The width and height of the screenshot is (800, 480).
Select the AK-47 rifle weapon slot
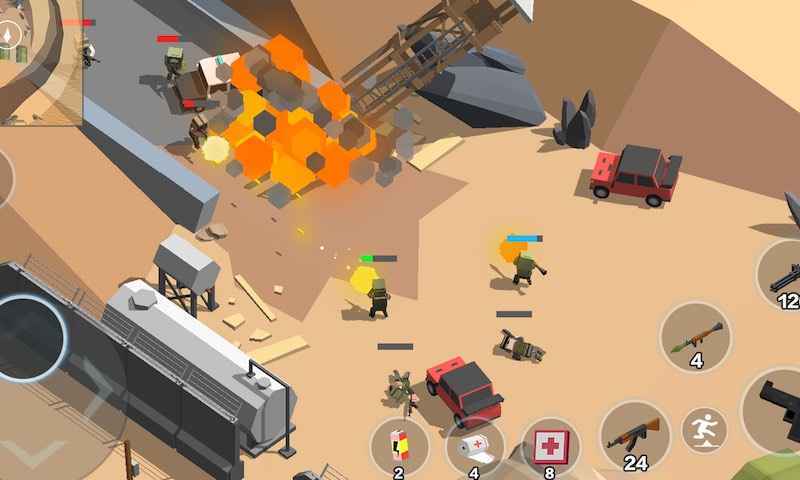coord(635,436)
